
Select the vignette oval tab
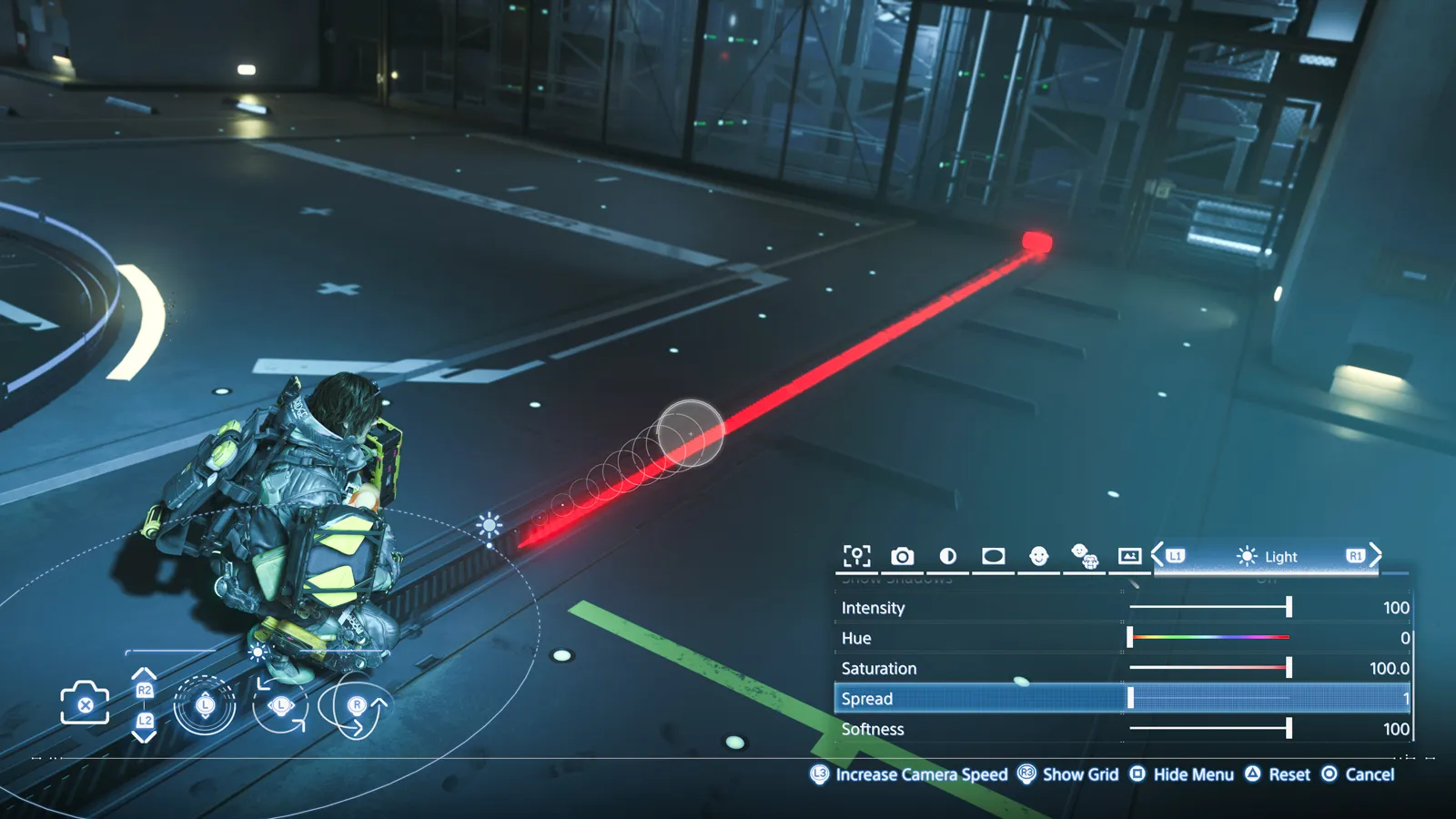993,556
